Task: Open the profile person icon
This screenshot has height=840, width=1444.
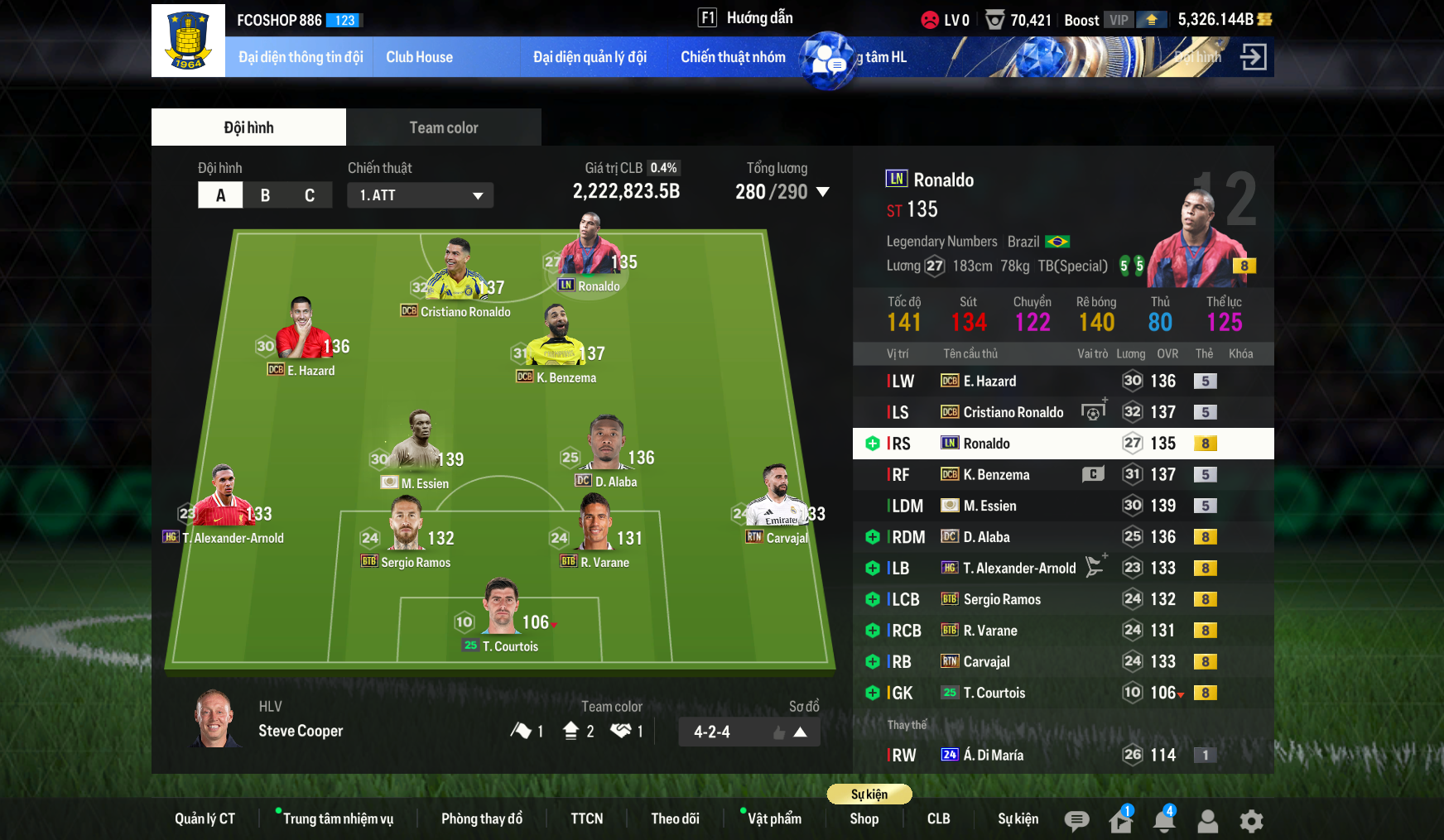Action: 1207,820
